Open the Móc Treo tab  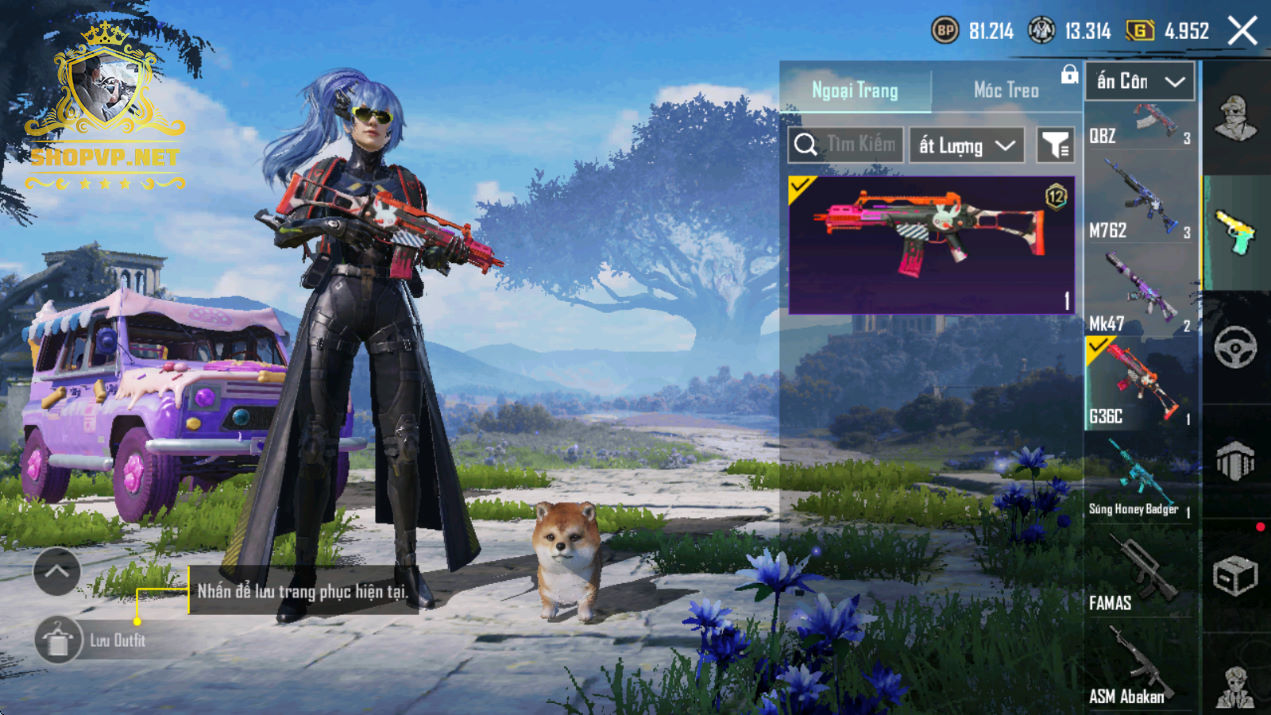(1006, 90)
